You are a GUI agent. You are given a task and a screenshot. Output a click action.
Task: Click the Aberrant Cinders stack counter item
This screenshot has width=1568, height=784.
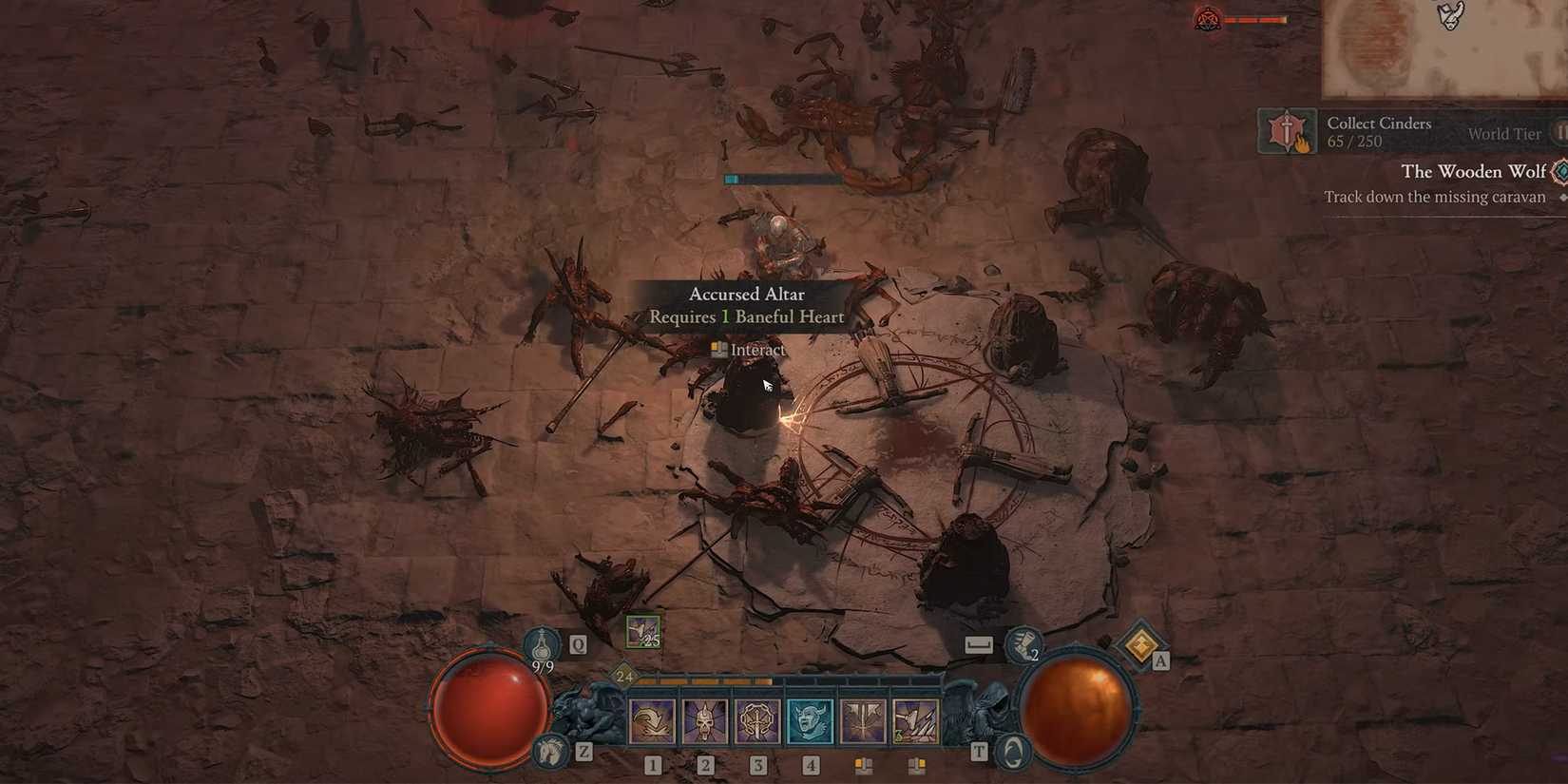641,630
